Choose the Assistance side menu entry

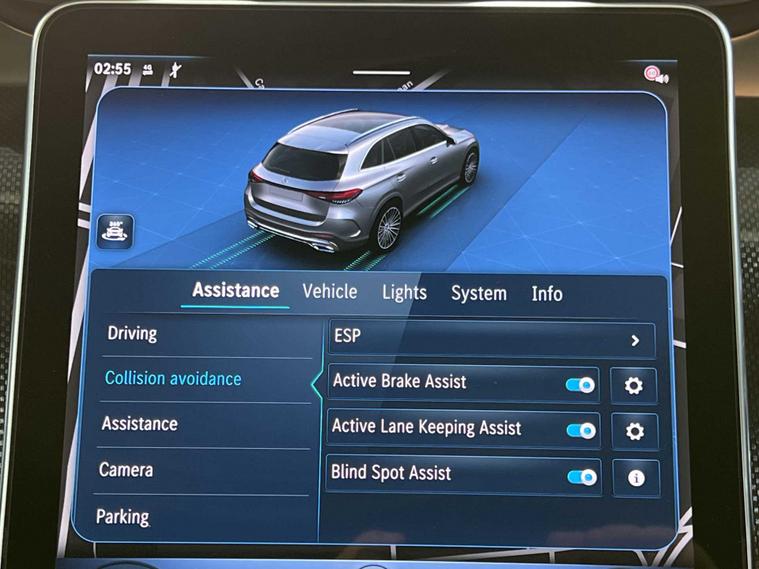pyautogui.click(x=139, y=424)
